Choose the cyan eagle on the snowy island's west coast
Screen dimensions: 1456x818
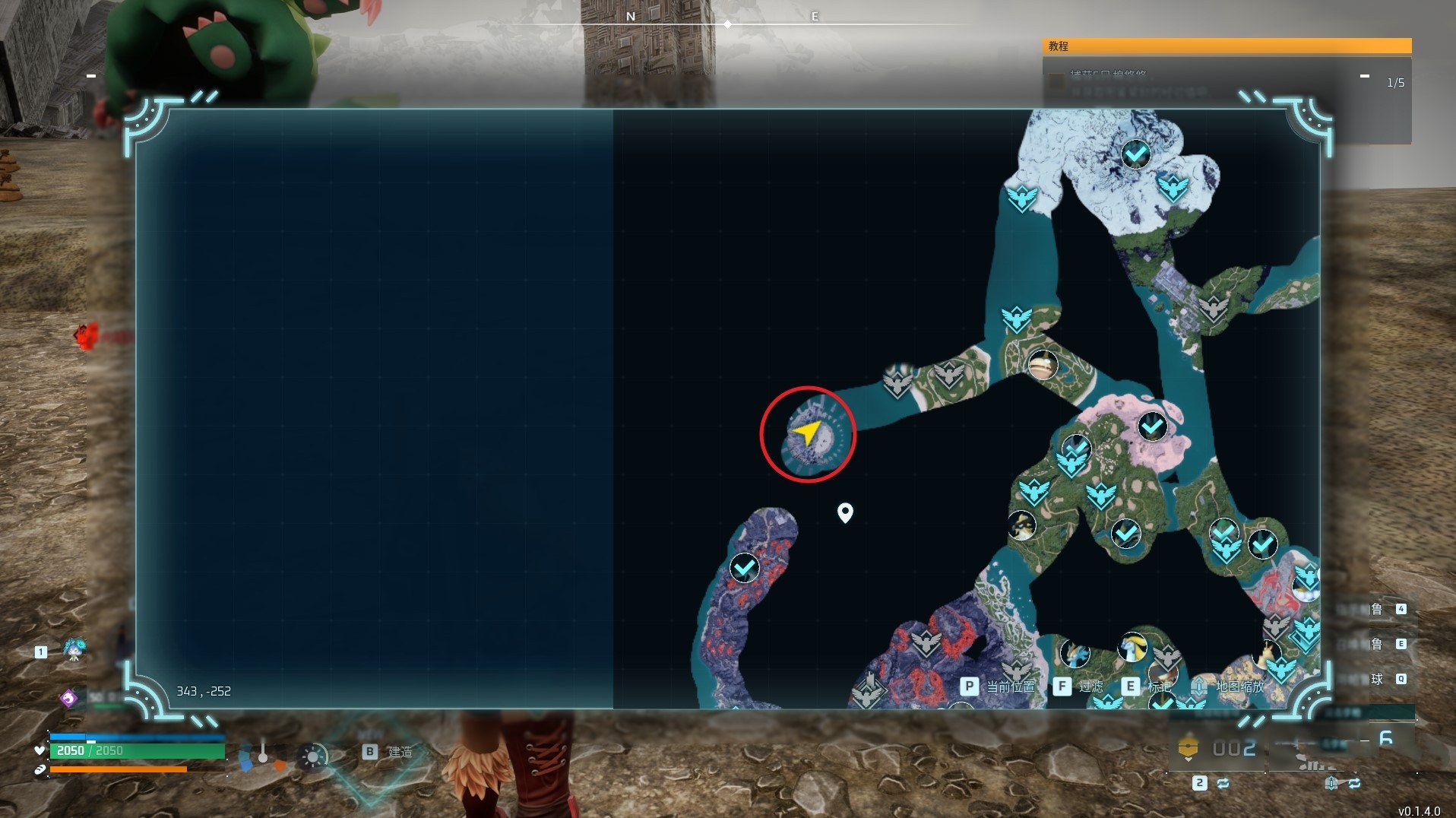point(1021,198)
